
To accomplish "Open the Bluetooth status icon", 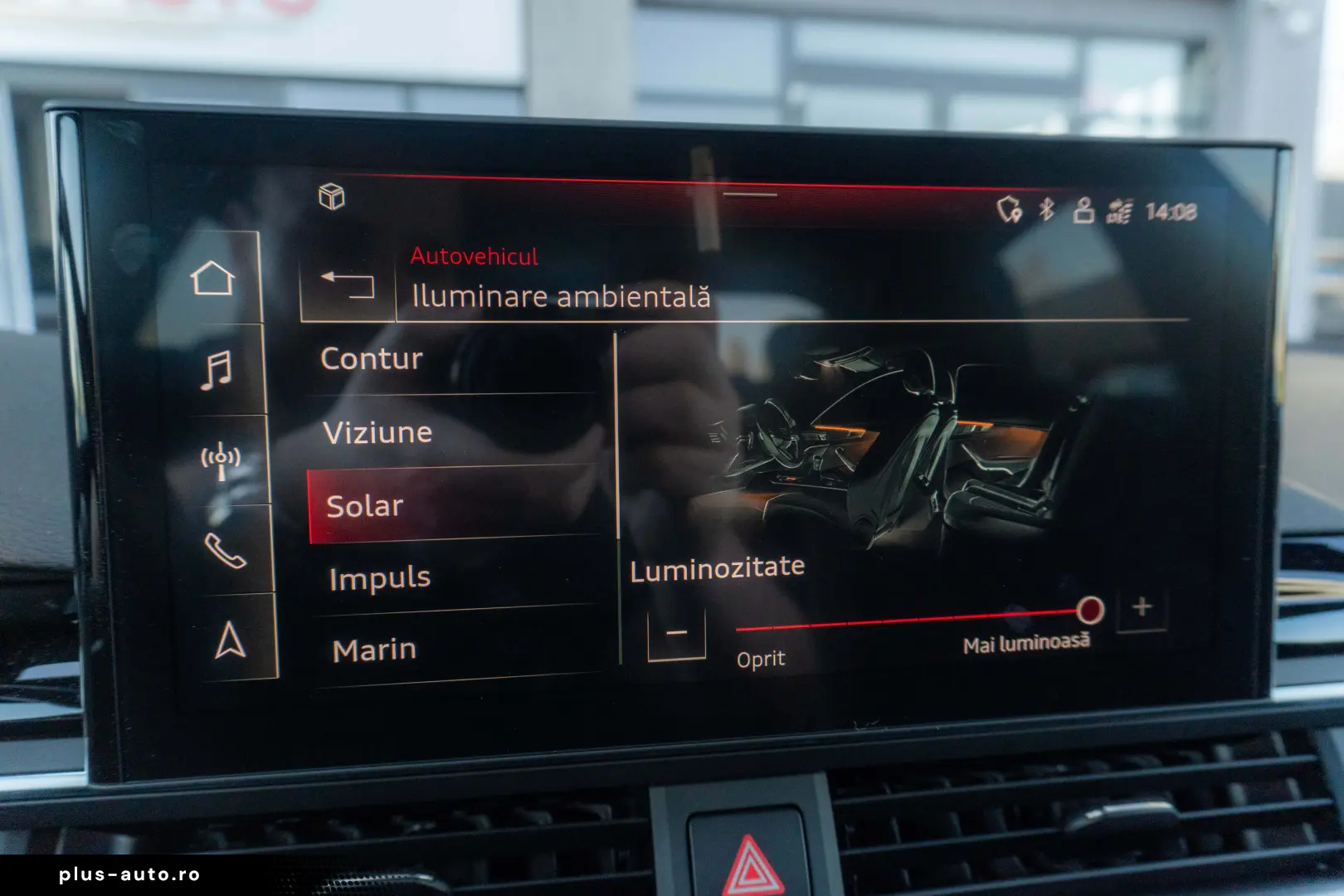I will [1045, 209].
